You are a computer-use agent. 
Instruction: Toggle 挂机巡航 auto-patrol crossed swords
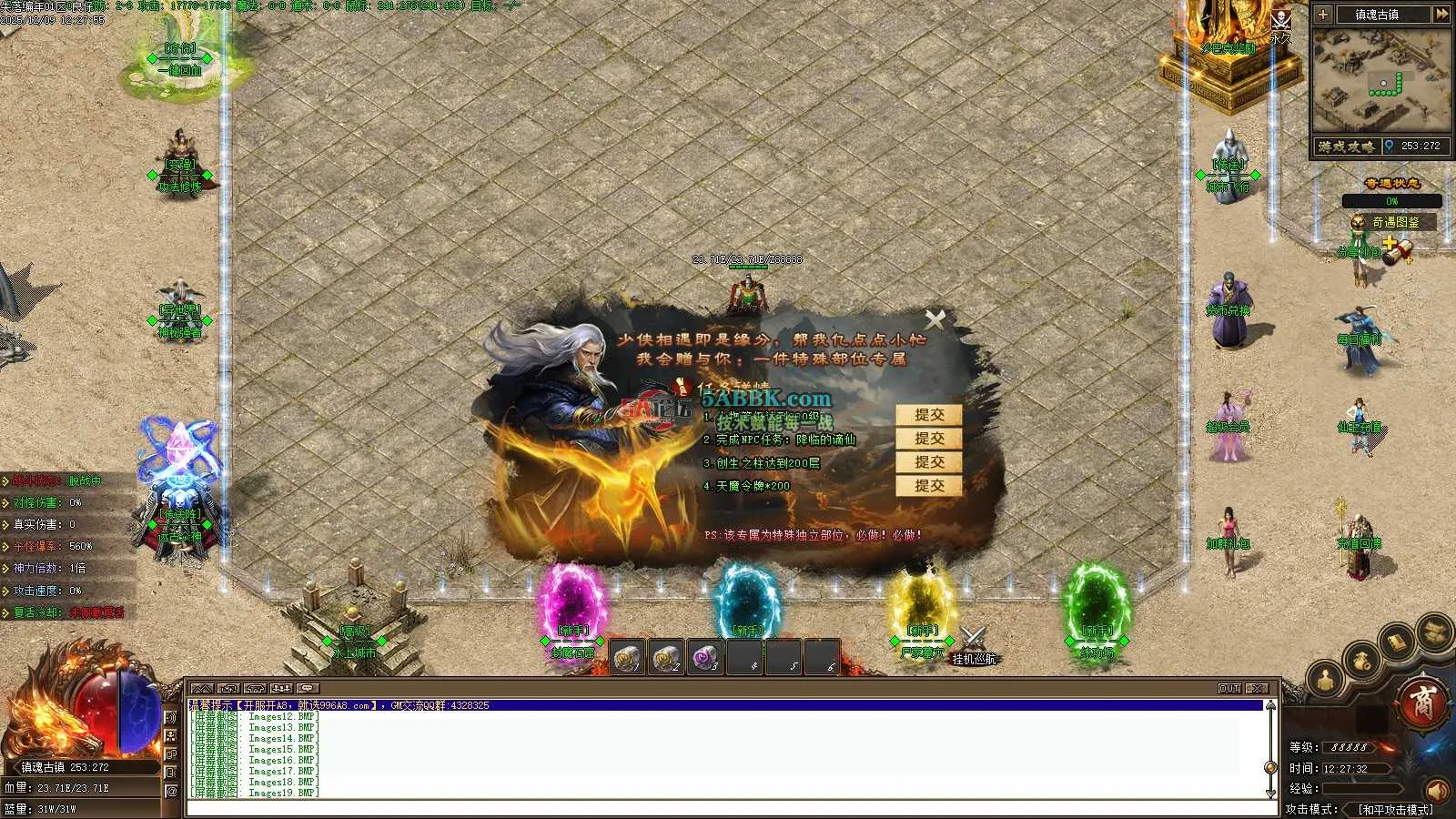973,639
